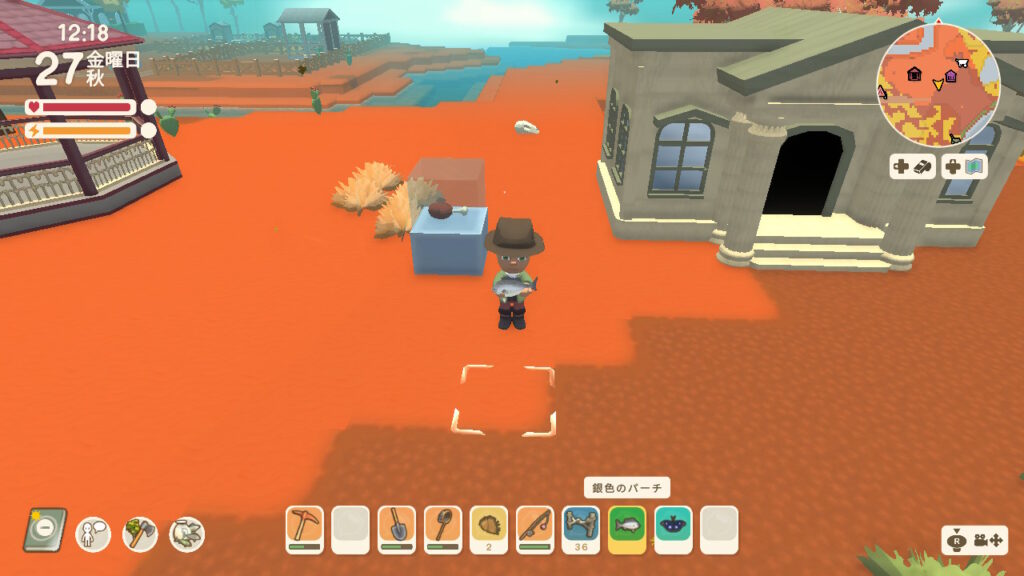
Task: Select the wooden bridge stack of 36
Action: point(581,528)
